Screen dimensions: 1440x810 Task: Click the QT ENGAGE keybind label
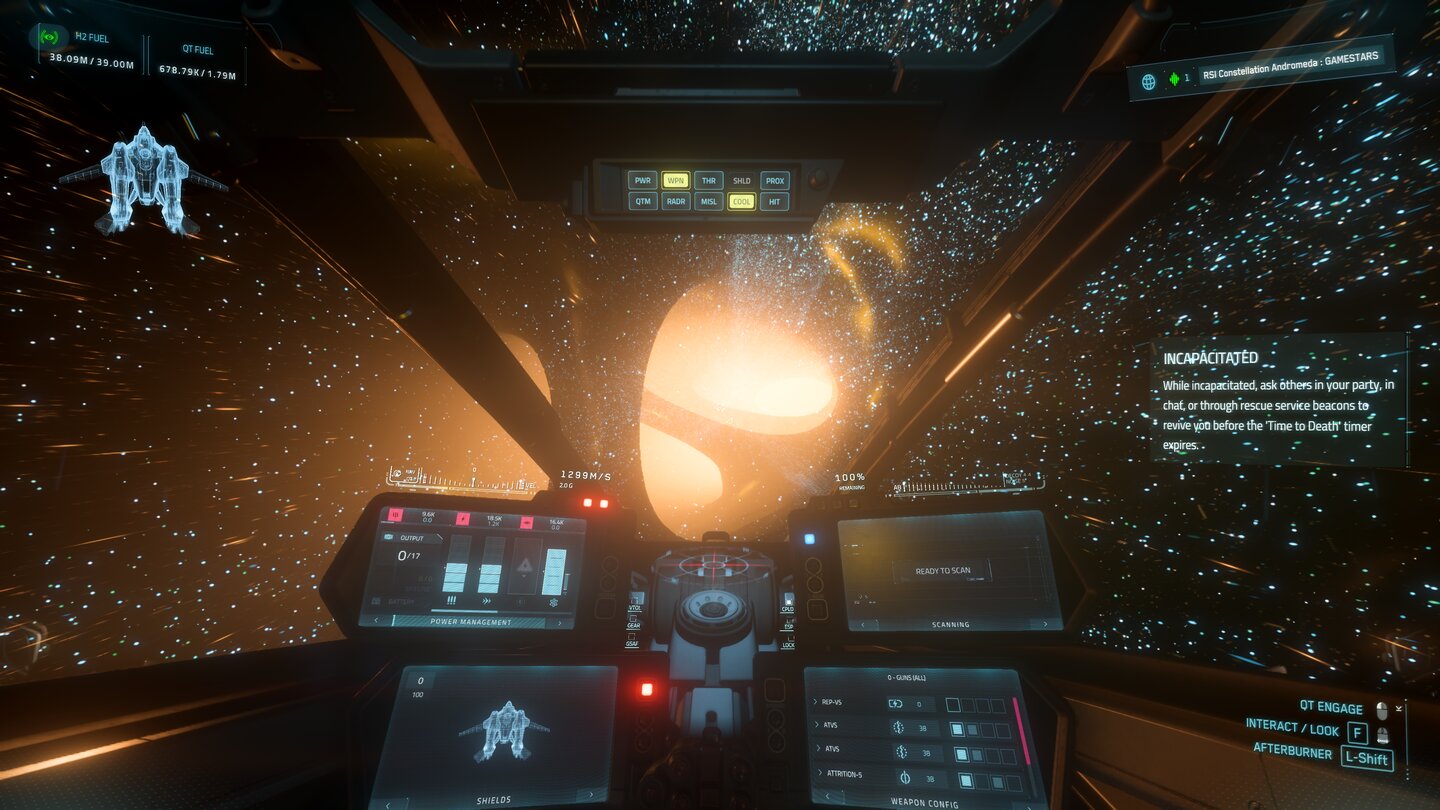(x=1330, y=708)
